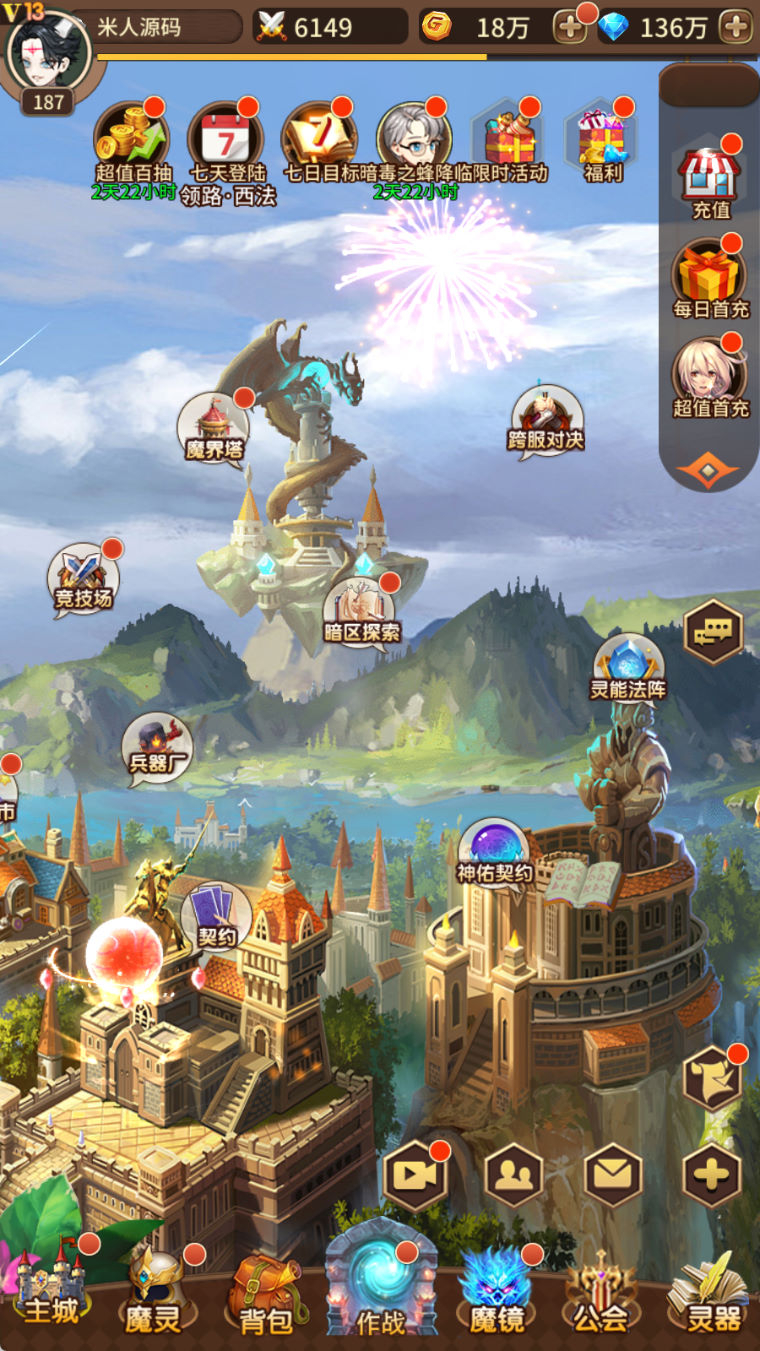Enter the 竞技场 arena
This screenshot has height=1351, width=760.
point(84,579)
